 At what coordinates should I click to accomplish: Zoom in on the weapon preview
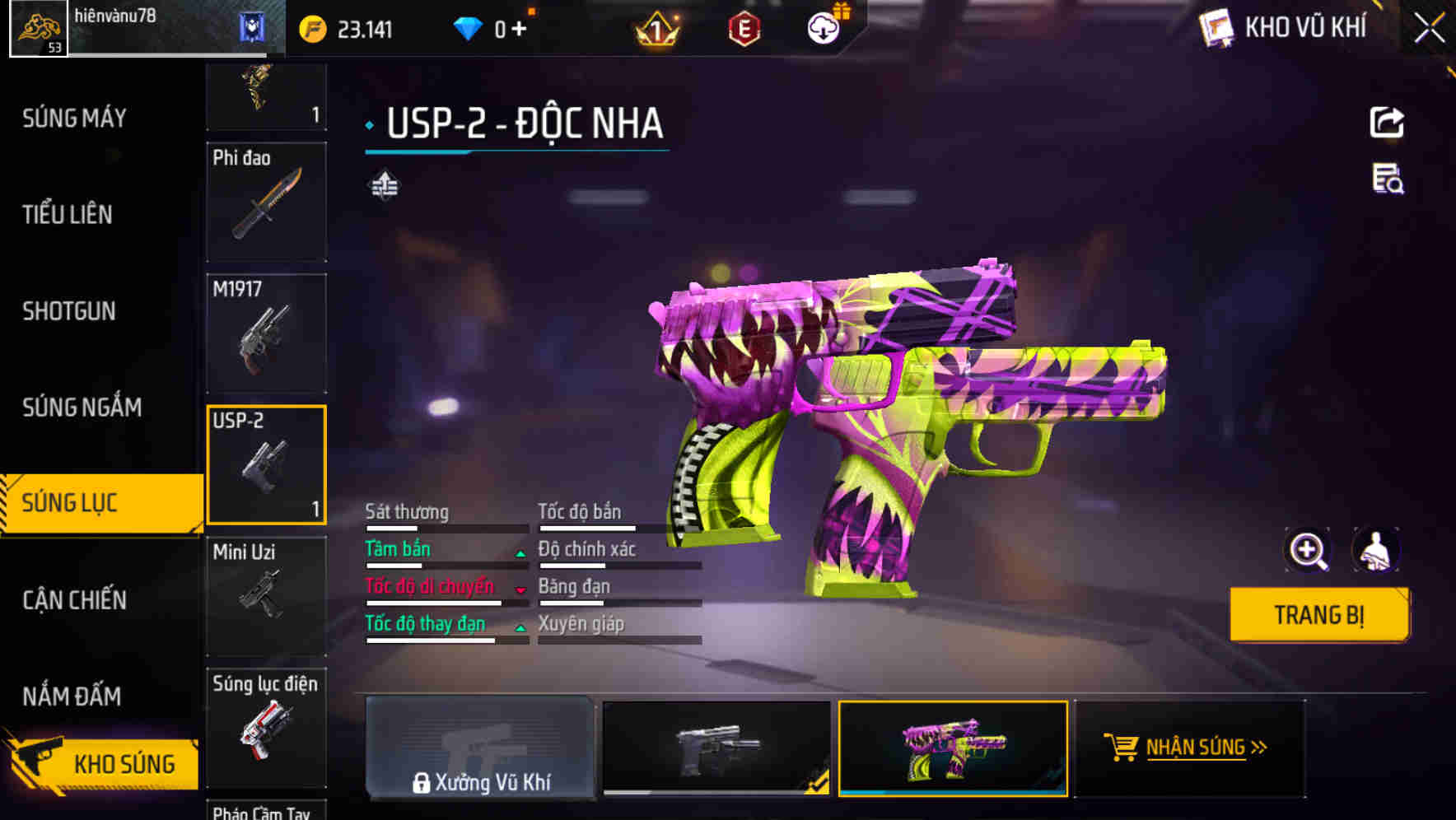point(1308,550)
